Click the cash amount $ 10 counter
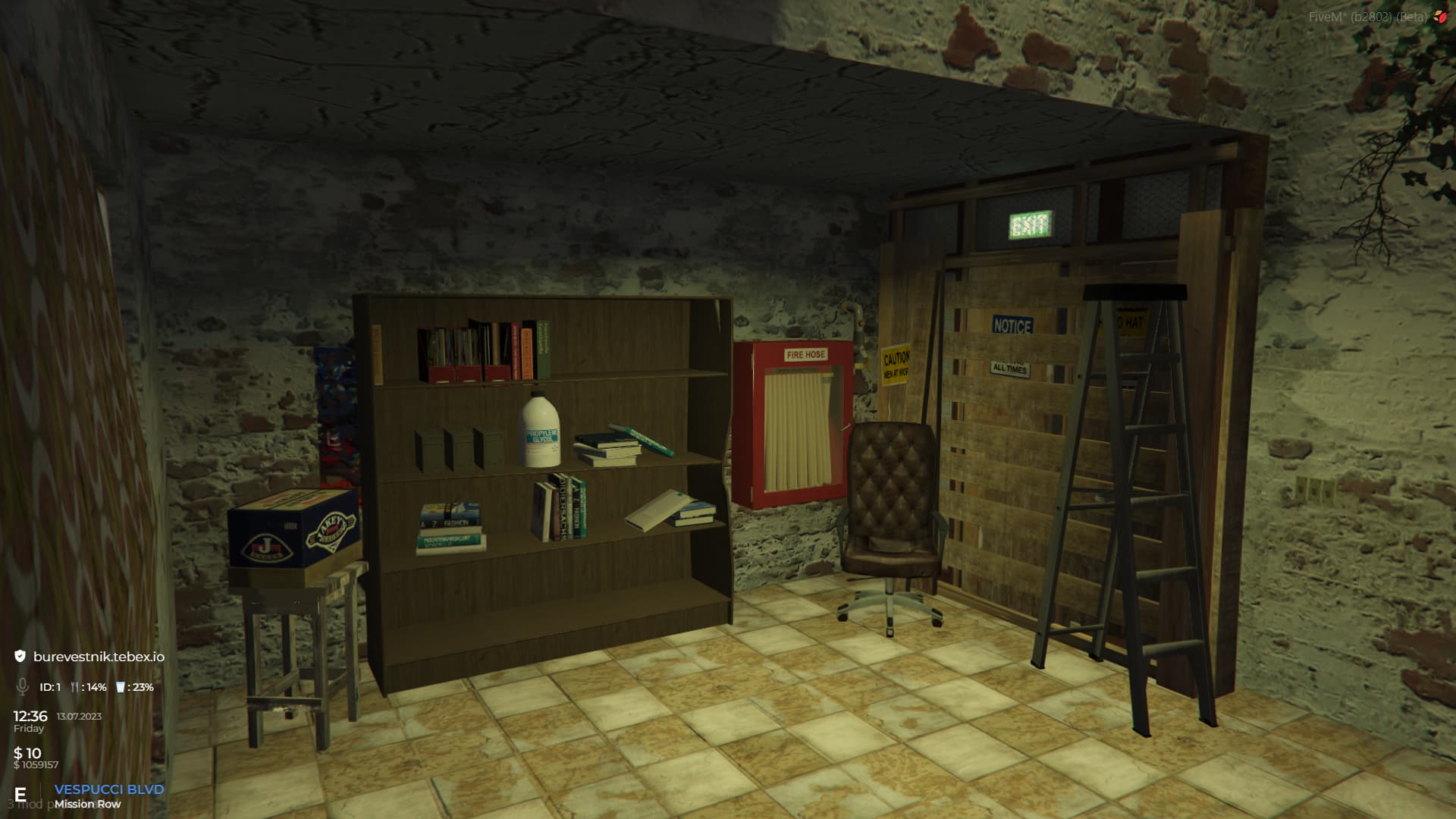Screen dimensions: 1456x819 click(x=27, y=754)
